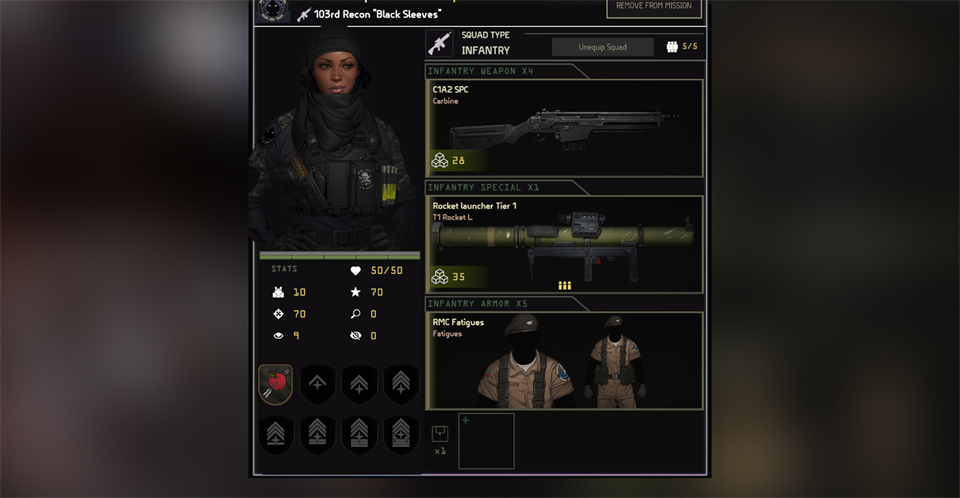This screenshot has width=960, height=498.
Task: Choose the RMC Fatigues armor slot
Action: pos(565,361)
